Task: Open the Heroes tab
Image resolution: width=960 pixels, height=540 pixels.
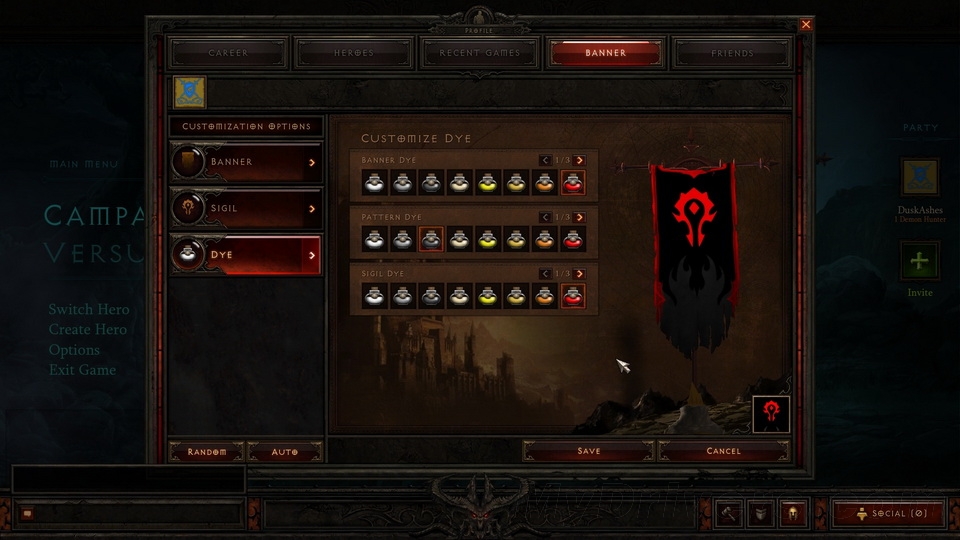Action: tap(354, 53)
